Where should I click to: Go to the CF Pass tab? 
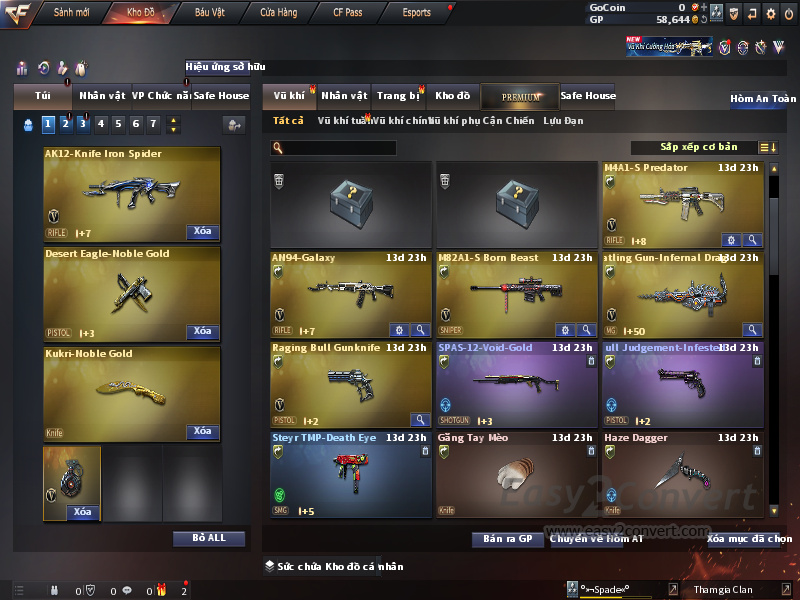pyautogui.click(x=348, y=13)
